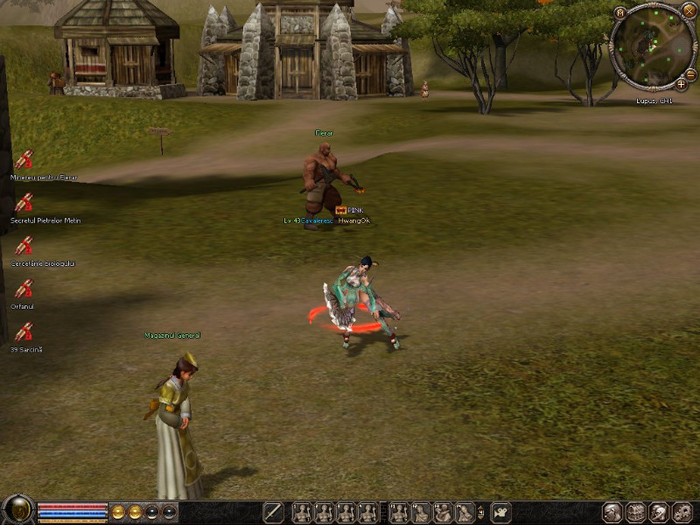
Task: Select the sword attack quickslot
Action: [x=273, y=512]
